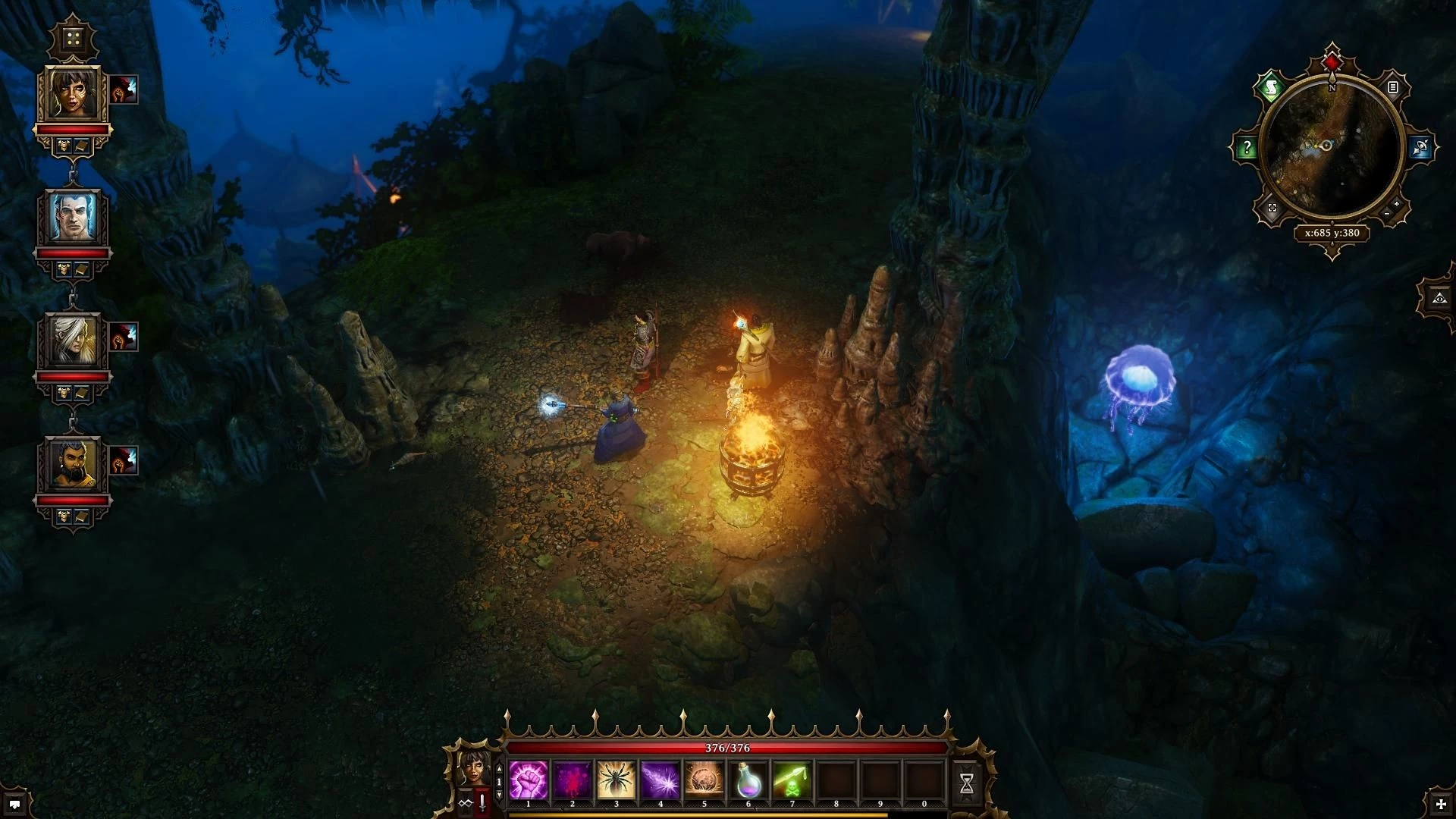Activate the purple spark burst skill
Viewport: 1456px width, 819px height.
click(661, 780)
